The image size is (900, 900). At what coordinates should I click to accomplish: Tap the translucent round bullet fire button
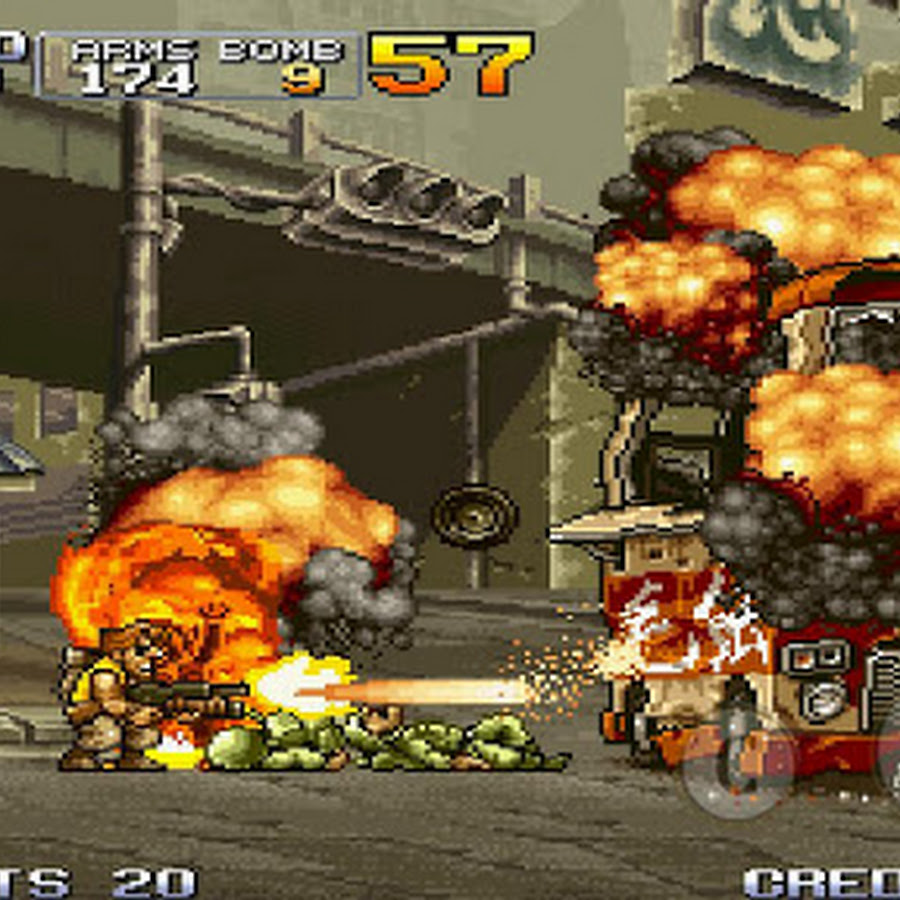tap(738, 763)
